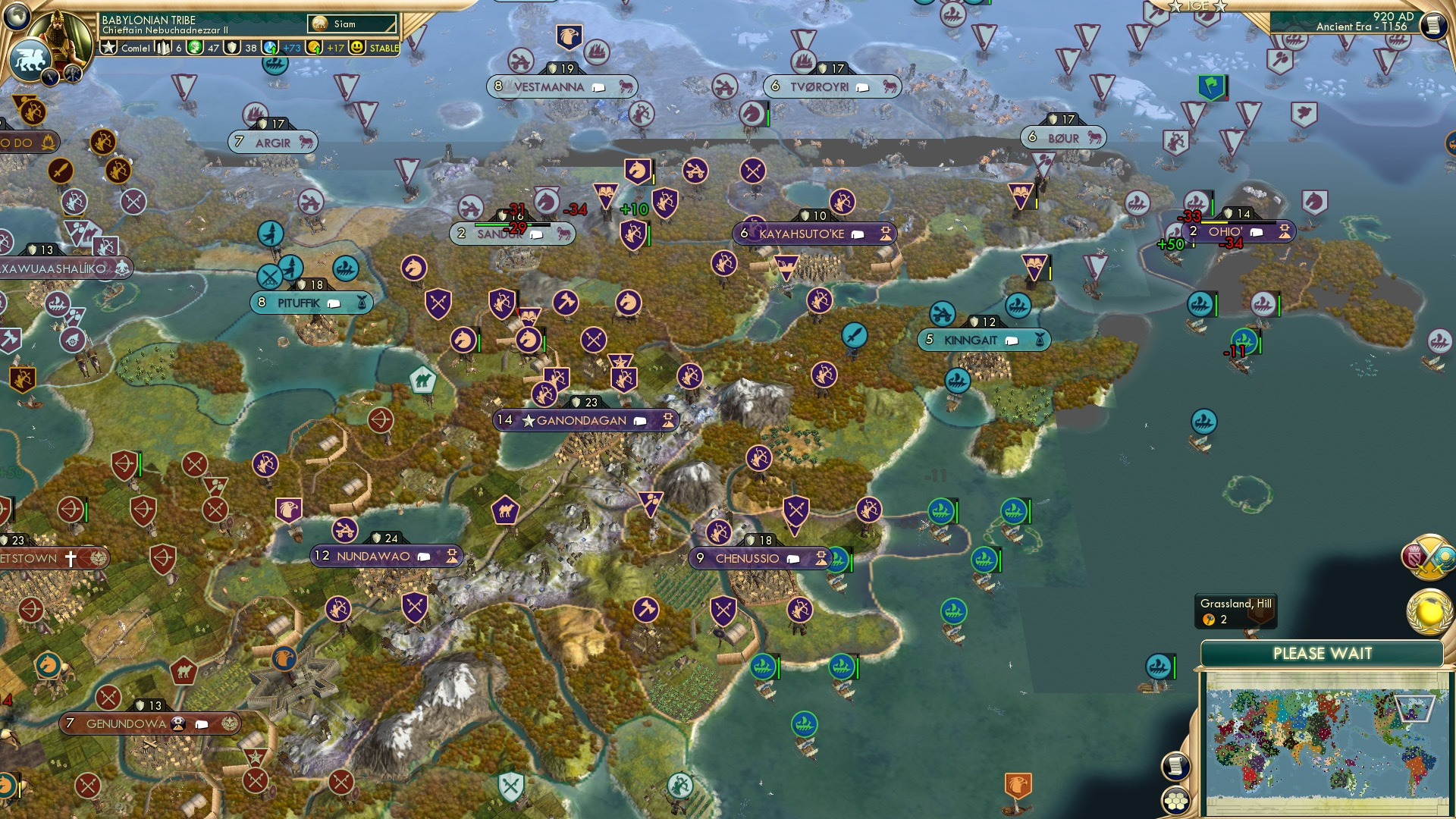Viewport: 1456px width, 819px height.
Task: Toggle the strategic view globe at top left
Action: tap(15, 16)
